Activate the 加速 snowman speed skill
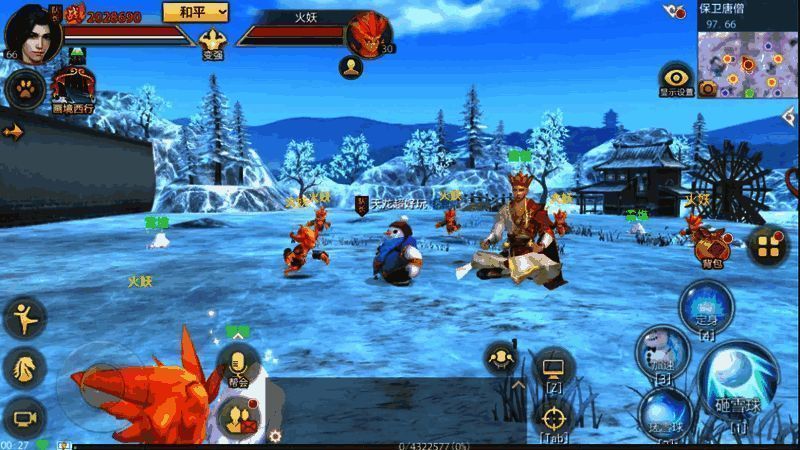The image size is (800, 450). (661, 353)
